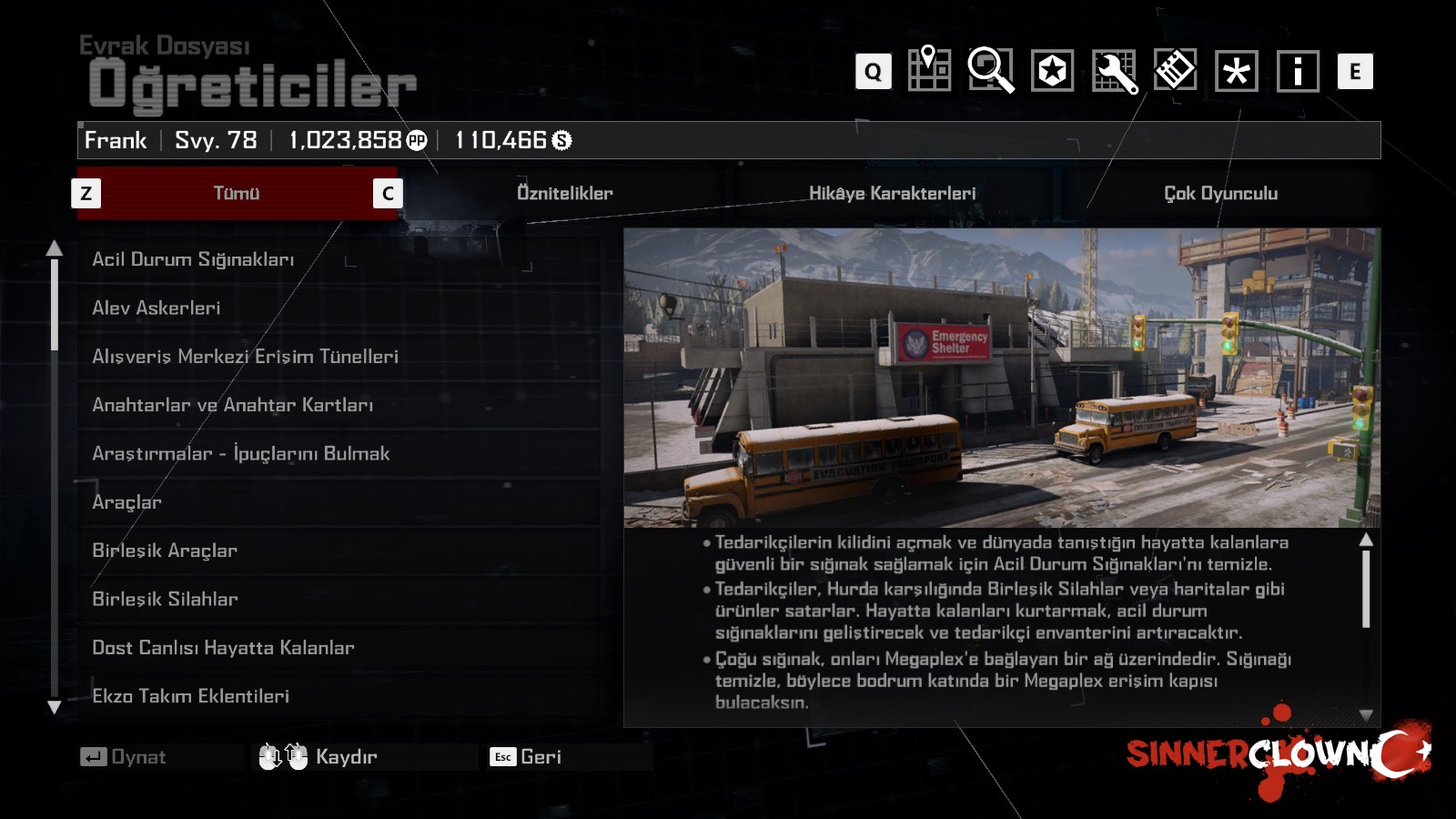The image size is (1456, 819).
Task: Switch to Çok Oyunculu tab
Action: click(1220, 193)
